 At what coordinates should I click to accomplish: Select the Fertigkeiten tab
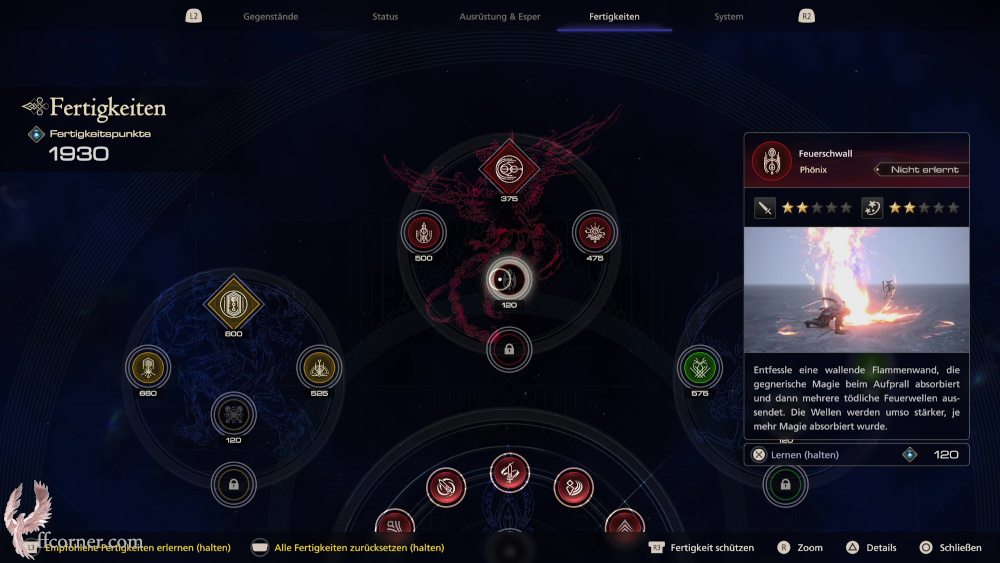point(614,17)
